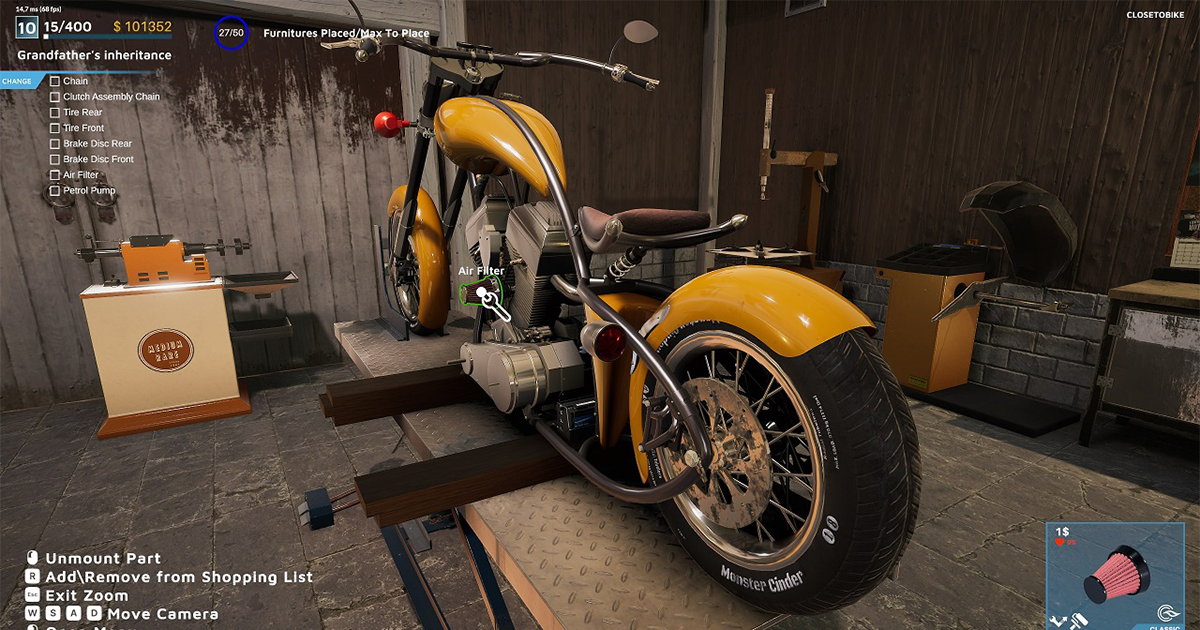Toggle the Clutch Assembly Chain checkbox
This screenshot has height=630, width=1200.
(x=55, y=97)
